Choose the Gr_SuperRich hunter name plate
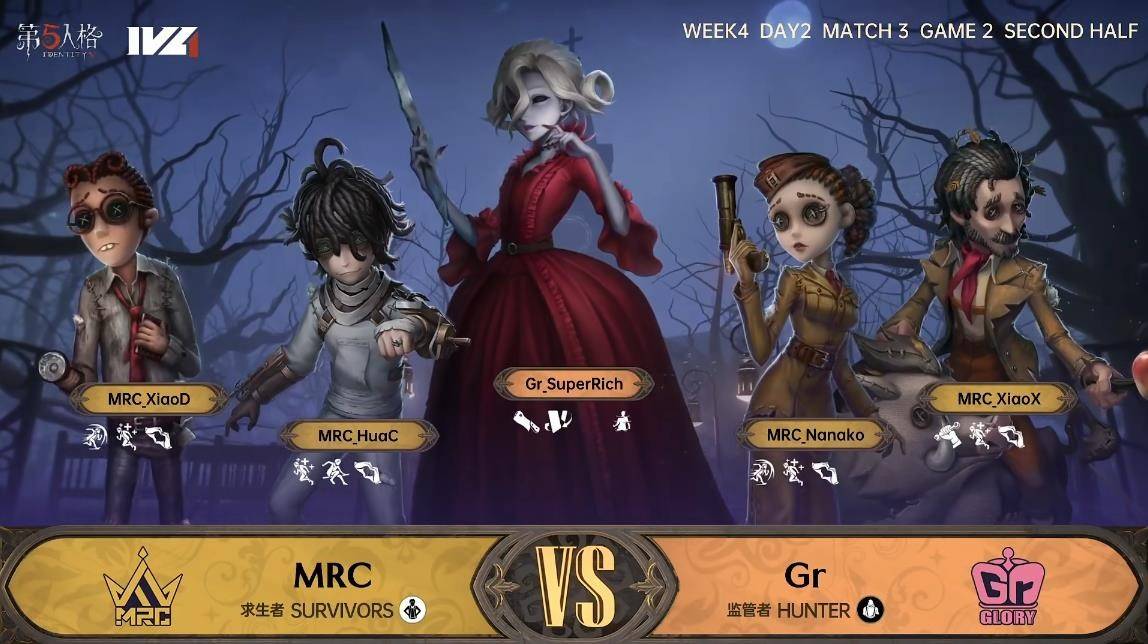 click(573, 383)
